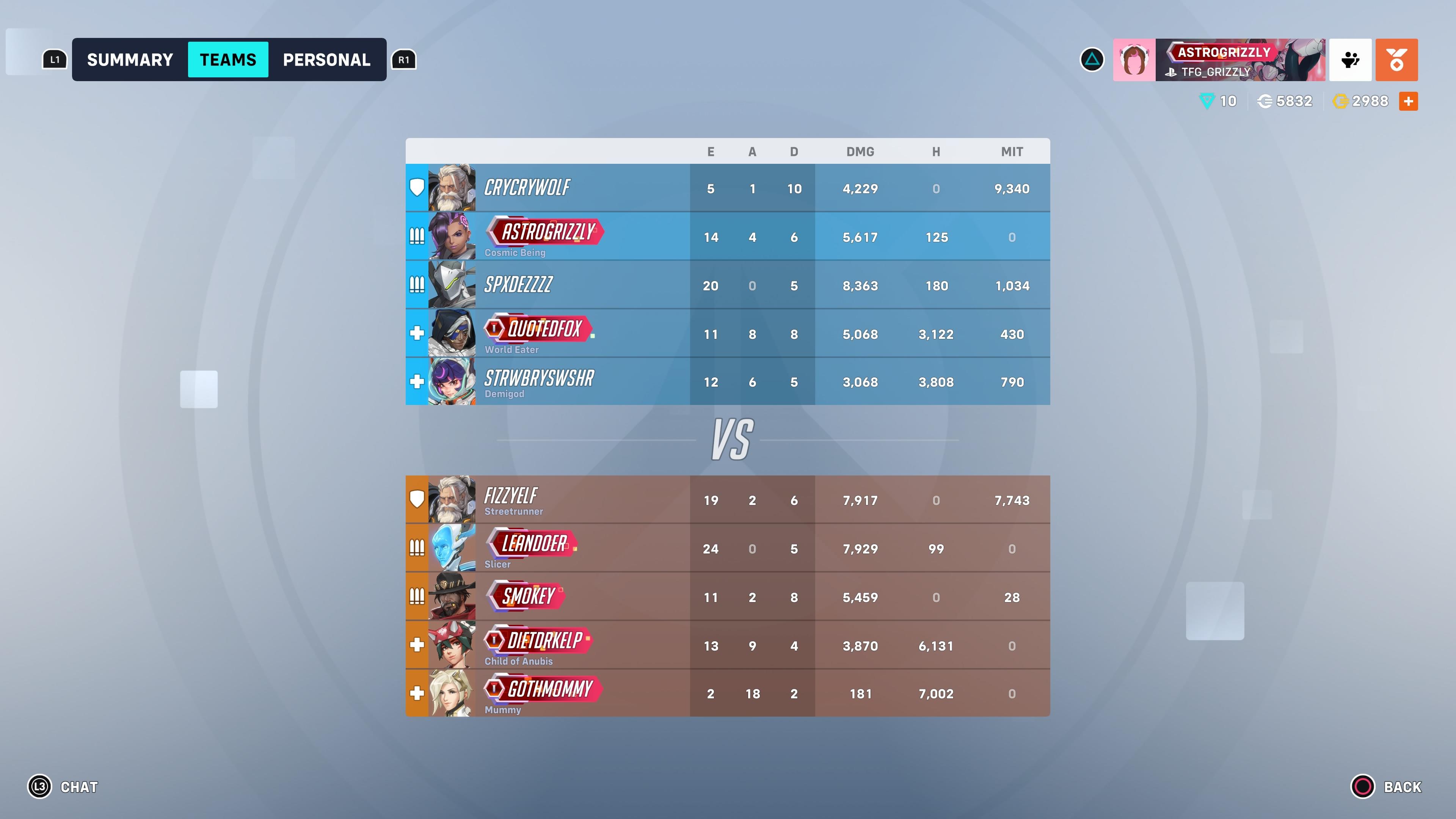Click the damage role icon beside SPXDEZZZZ
The height and width of the screenshot is (819, 1456).
point(417,285)
